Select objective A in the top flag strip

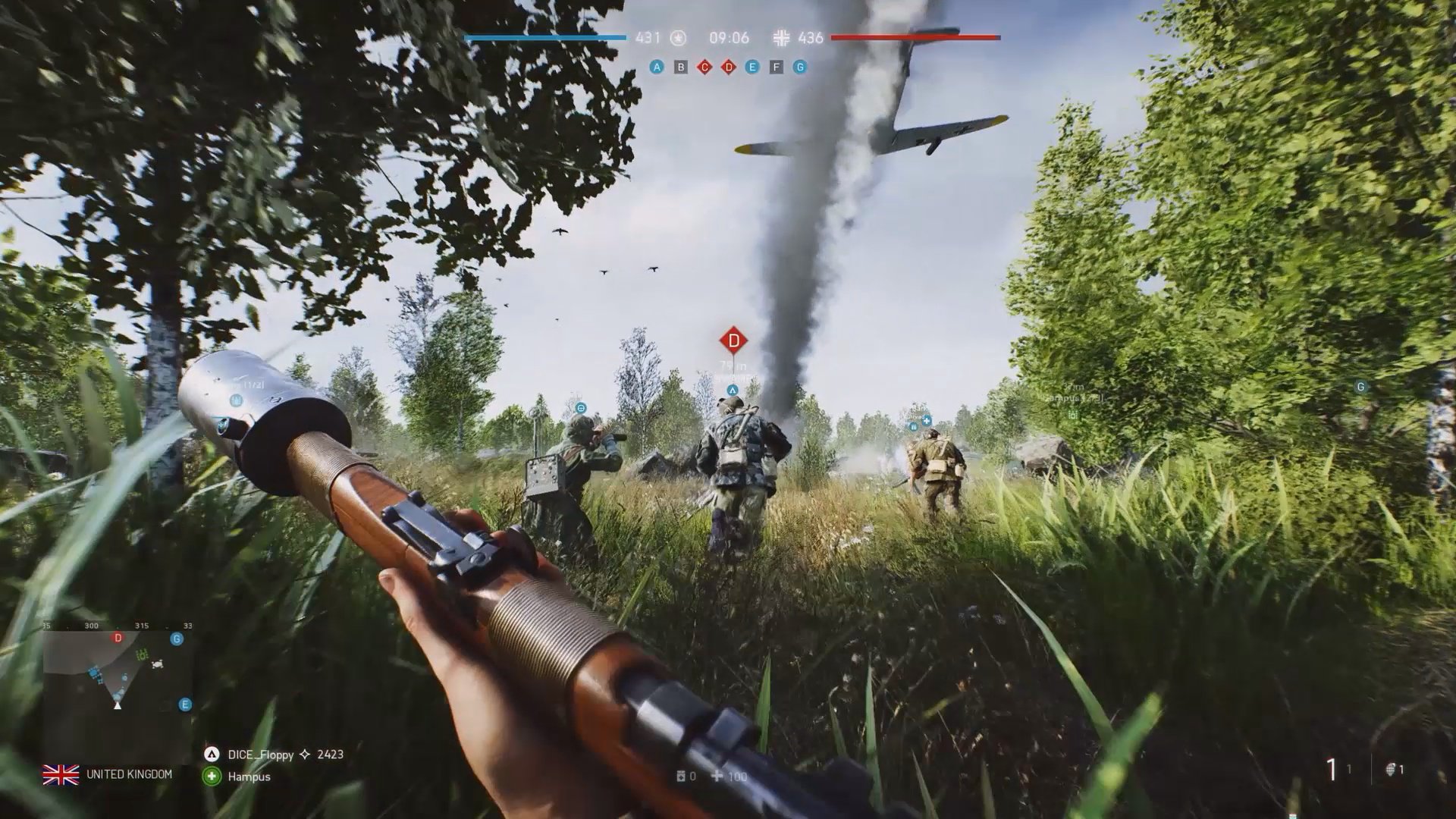(657, 67)
